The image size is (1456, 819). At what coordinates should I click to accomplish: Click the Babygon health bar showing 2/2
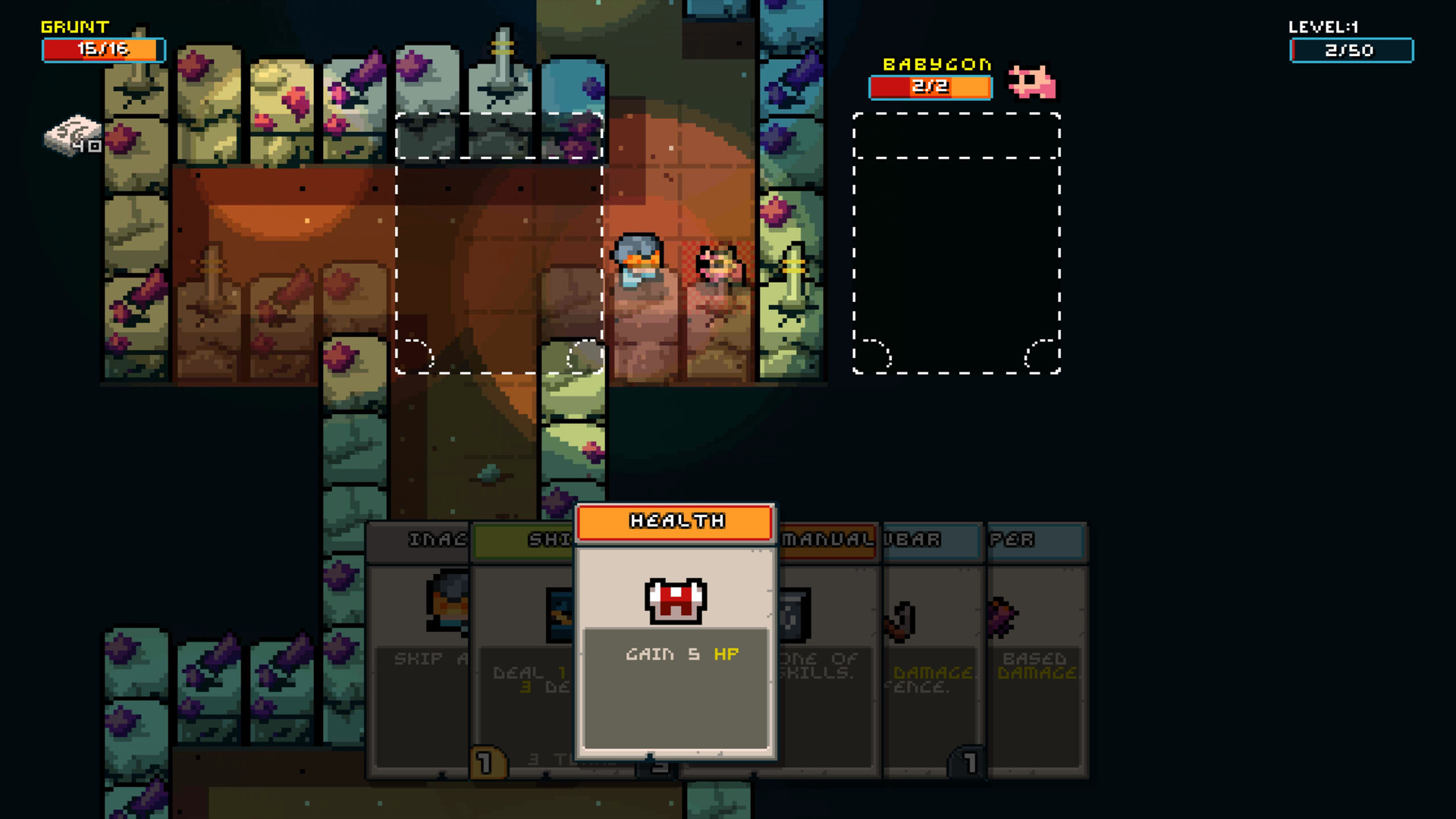pyautogui.click(x=930, y=86)
